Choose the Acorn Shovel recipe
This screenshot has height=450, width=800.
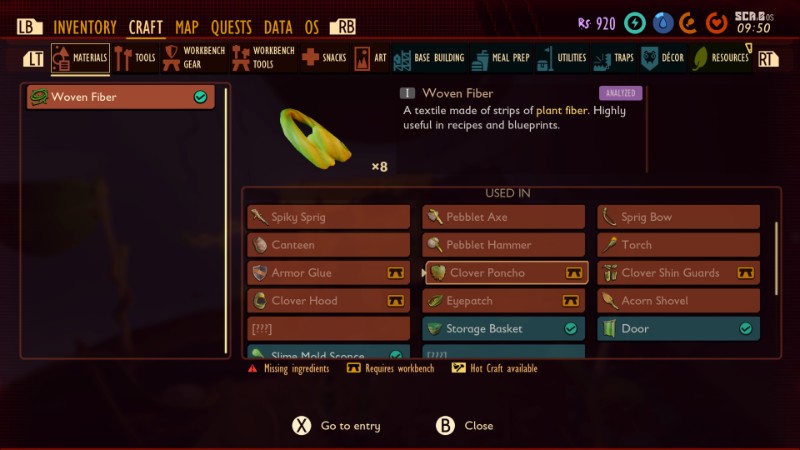tap(679, 301)
